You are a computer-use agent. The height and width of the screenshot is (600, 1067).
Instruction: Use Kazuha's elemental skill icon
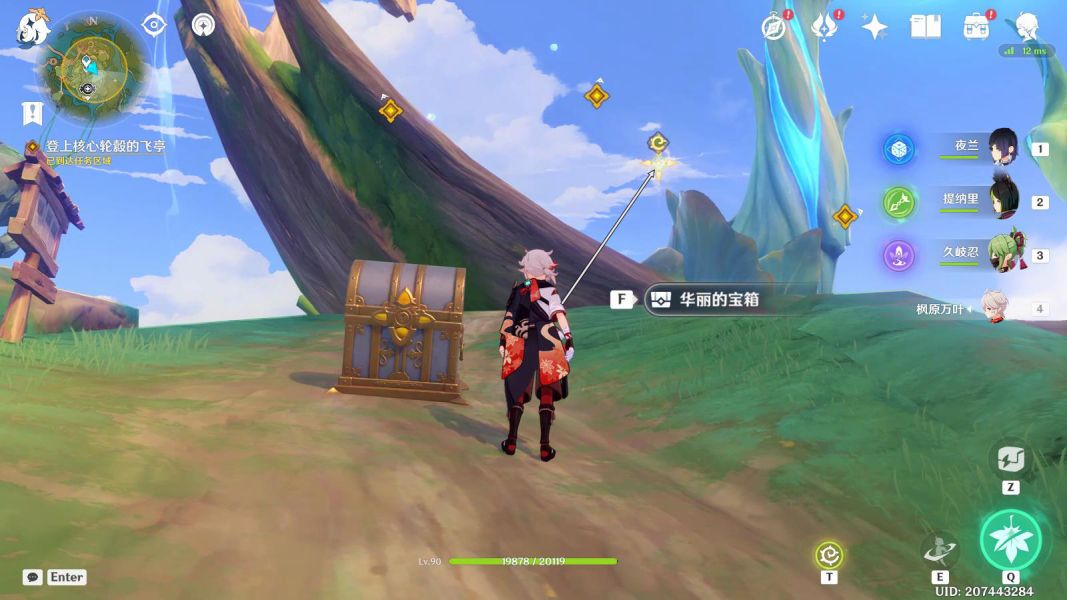(x=940, y=549)
